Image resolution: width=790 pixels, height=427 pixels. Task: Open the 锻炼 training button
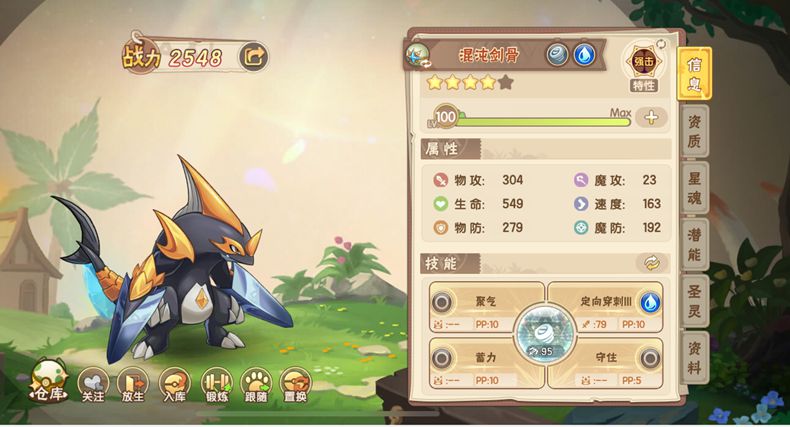pos(216,383)
